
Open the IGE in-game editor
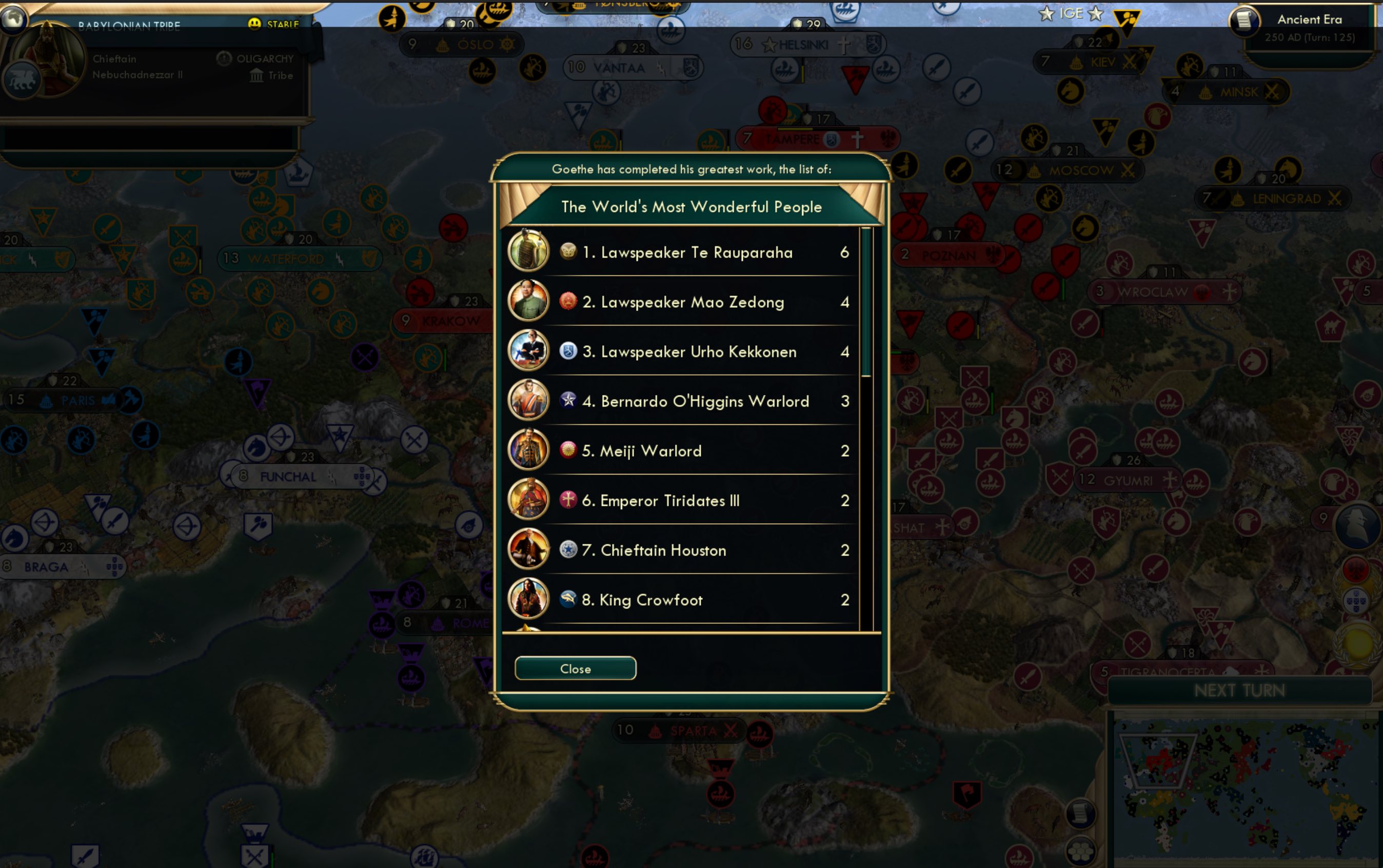1071,13
